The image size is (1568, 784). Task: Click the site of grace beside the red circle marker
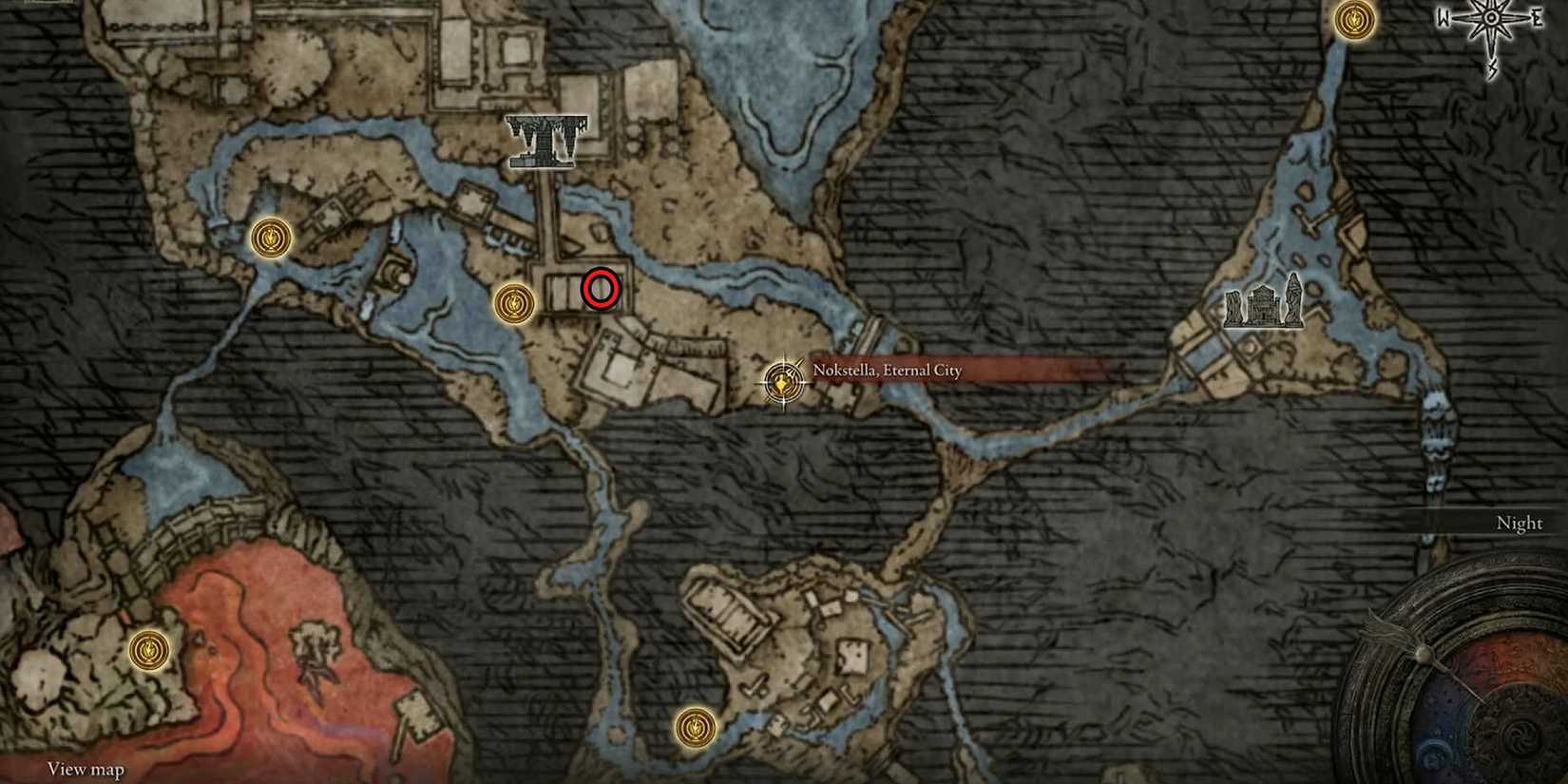(514, 303)
